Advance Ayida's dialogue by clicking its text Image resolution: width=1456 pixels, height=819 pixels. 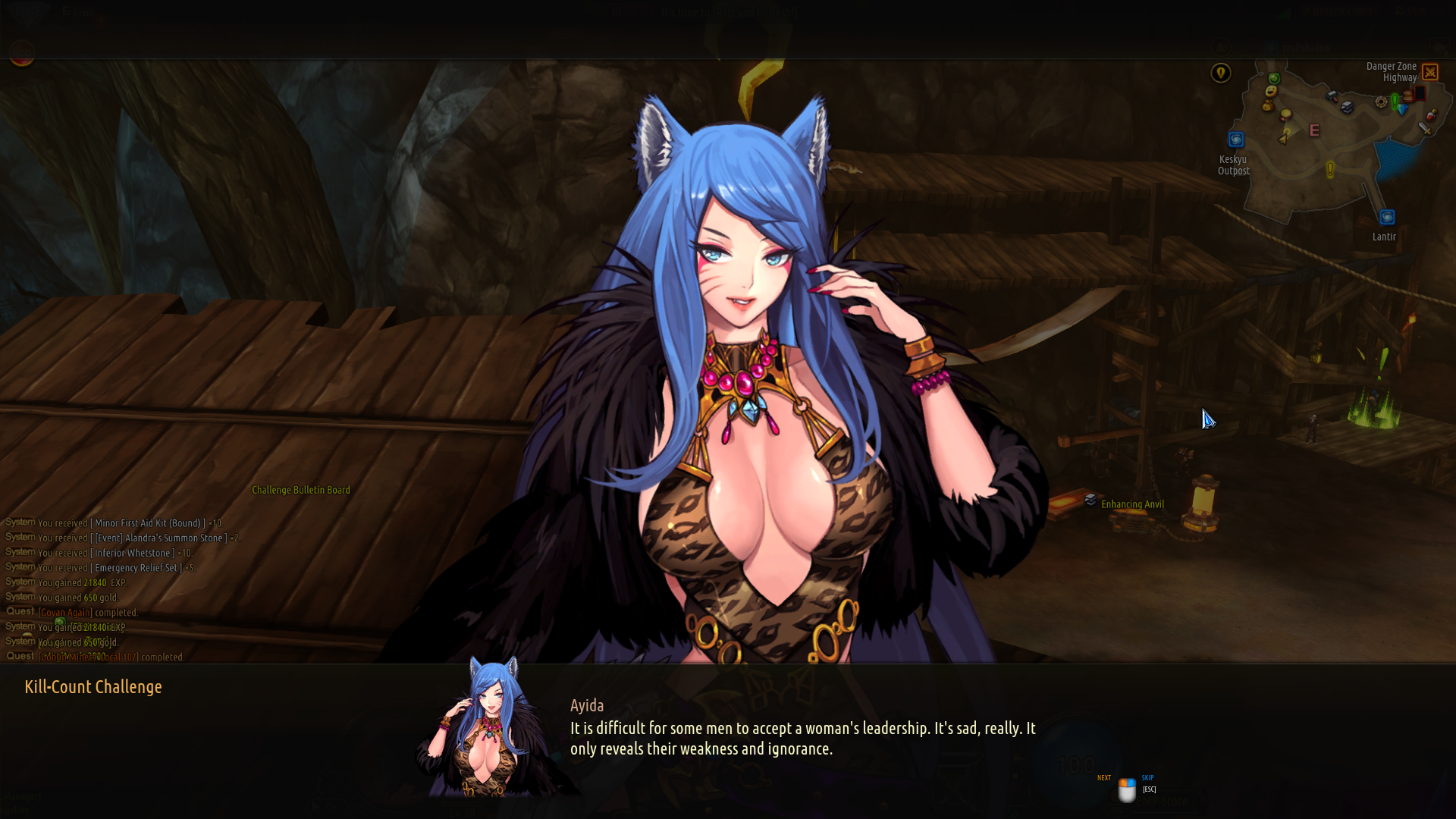tap(802, 738)
